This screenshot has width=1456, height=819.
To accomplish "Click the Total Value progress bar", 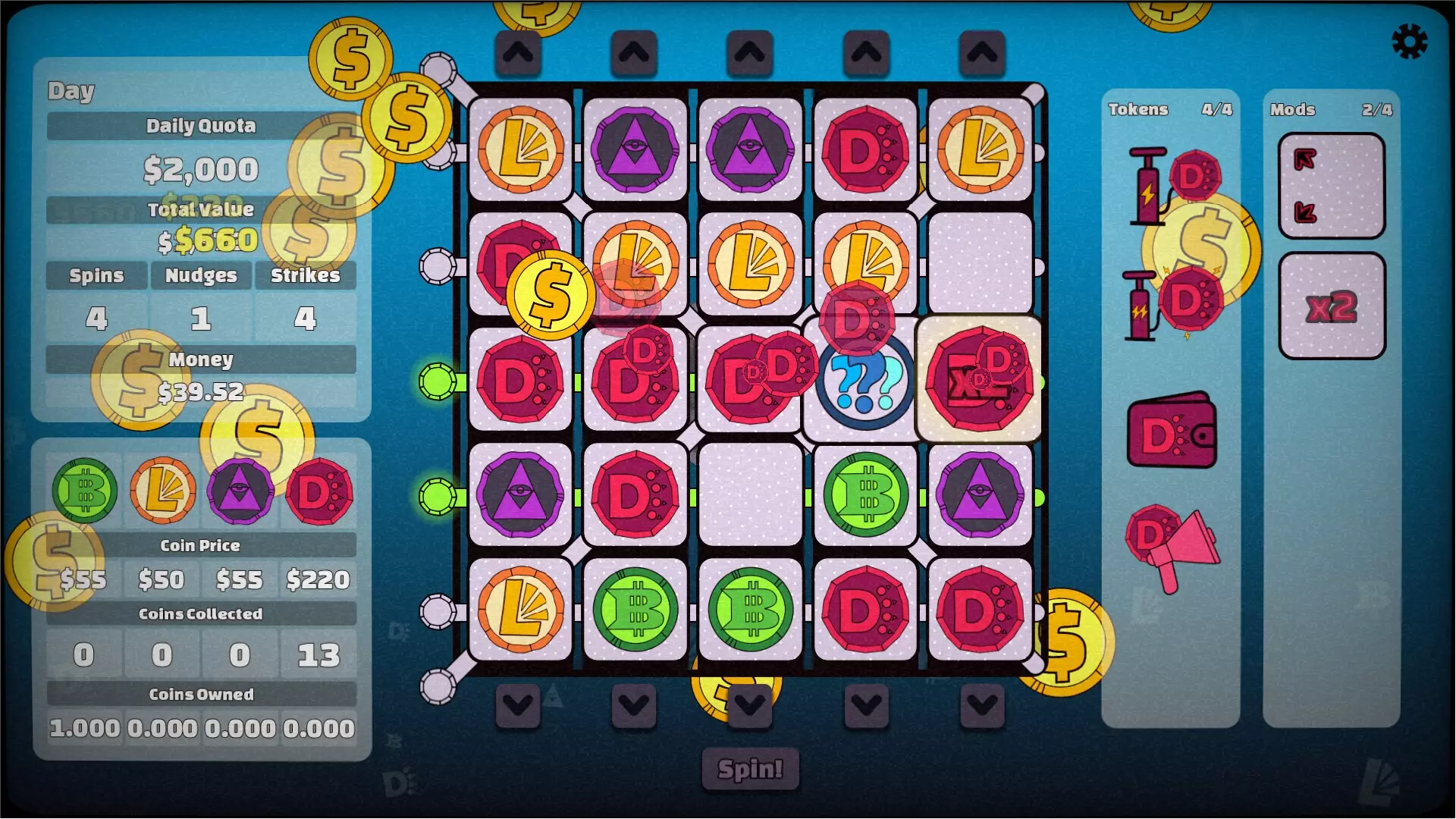I will [201, 211].
